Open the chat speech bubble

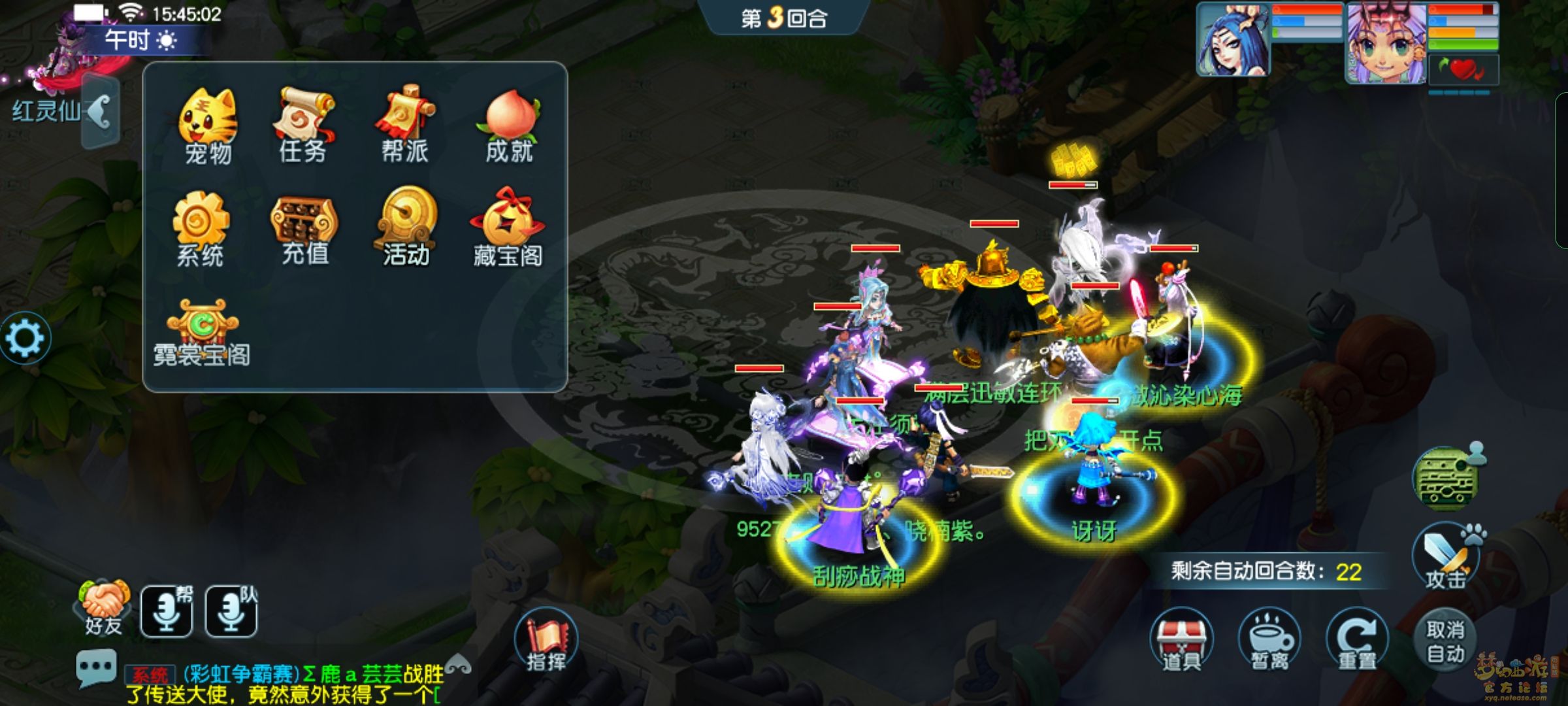tap(96, 667)
